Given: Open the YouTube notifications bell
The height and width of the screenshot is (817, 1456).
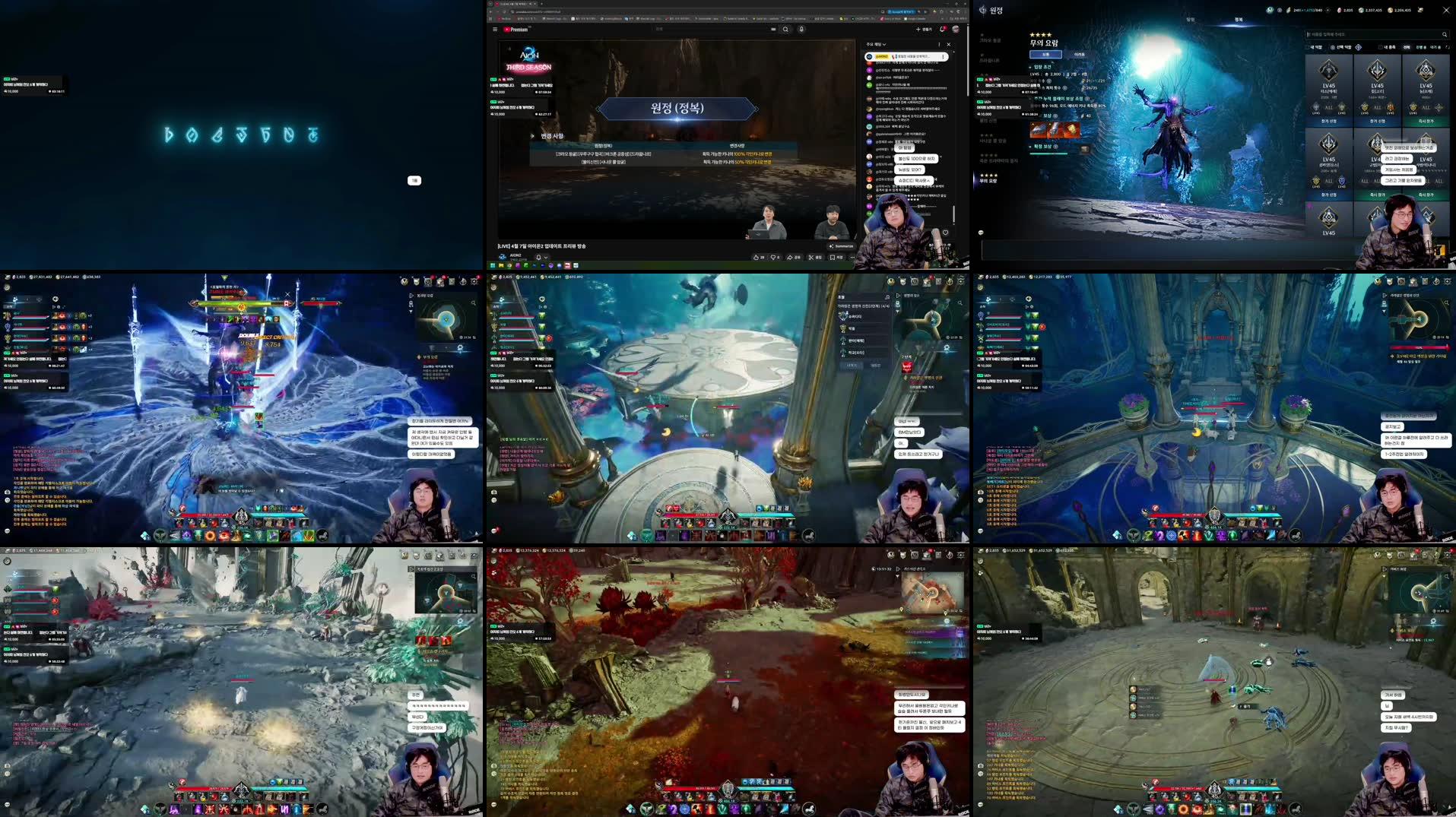Looking at the screenshot, I should (x=942, y=29).
